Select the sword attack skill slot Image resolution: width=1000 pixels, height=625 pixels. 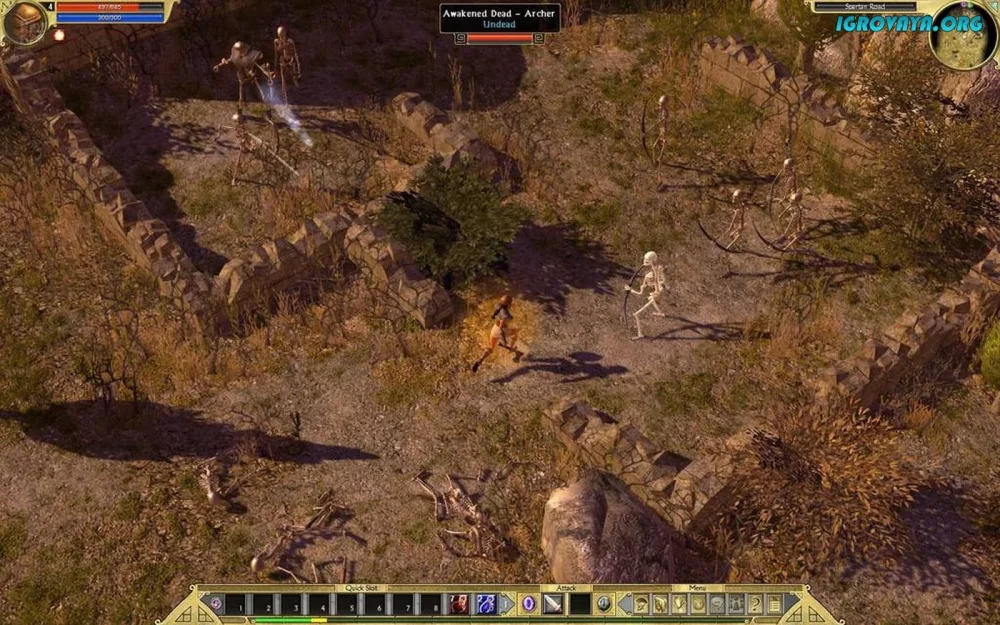(x=554, y=604)
